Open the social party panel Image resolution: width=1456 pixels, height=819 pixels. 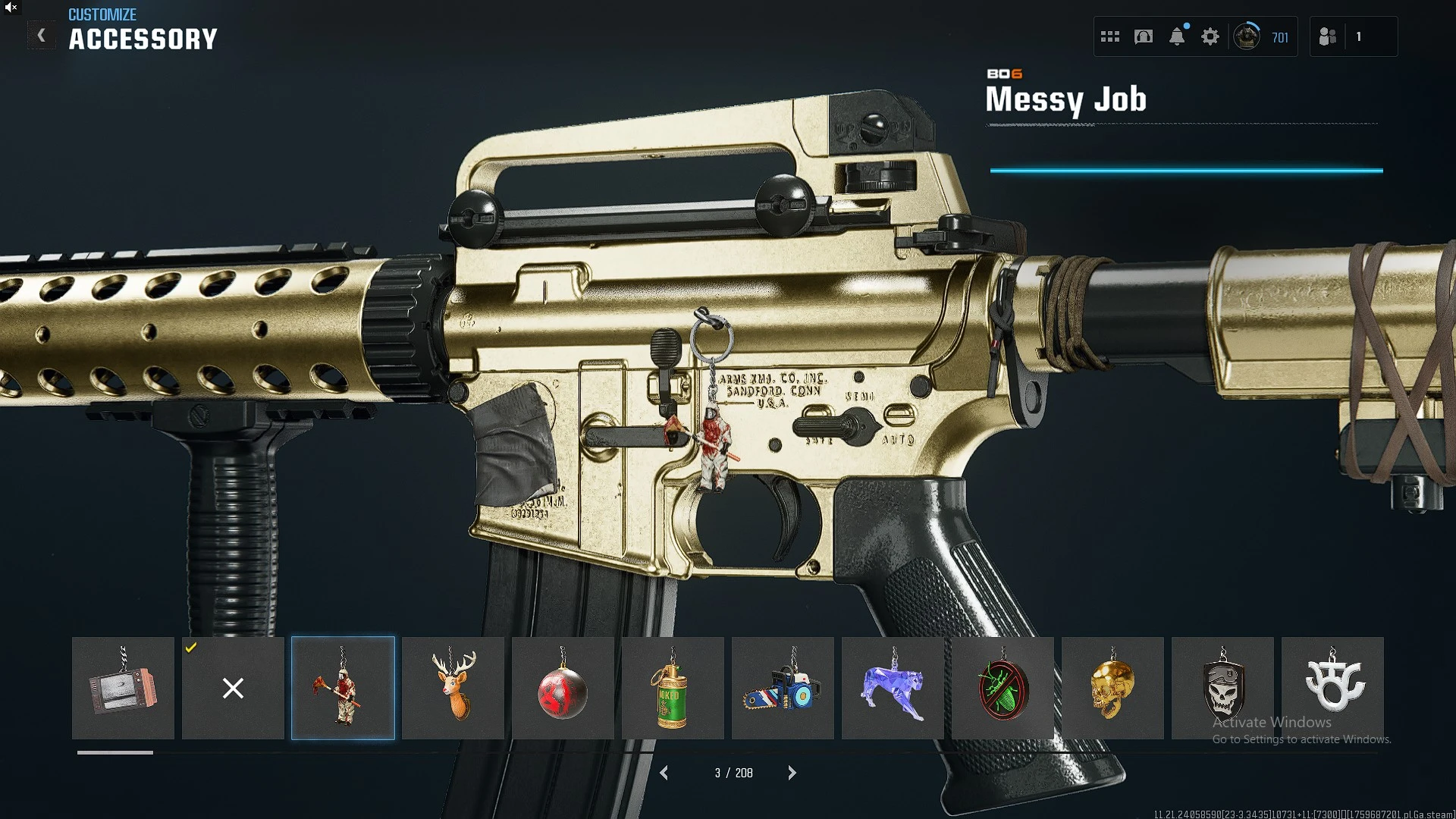pos(1328,36)
